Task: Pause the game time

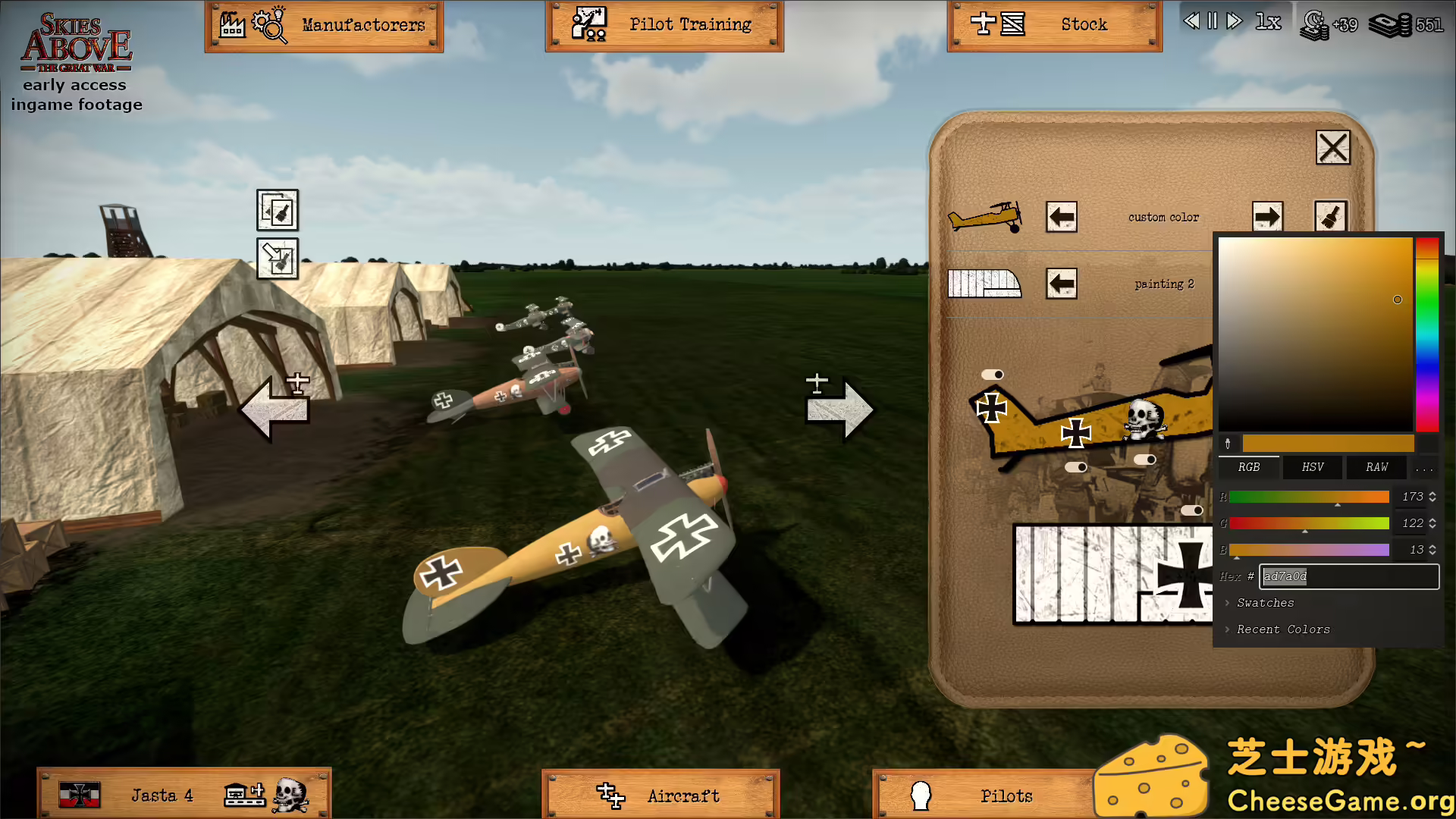Action: coord(1211,22)
